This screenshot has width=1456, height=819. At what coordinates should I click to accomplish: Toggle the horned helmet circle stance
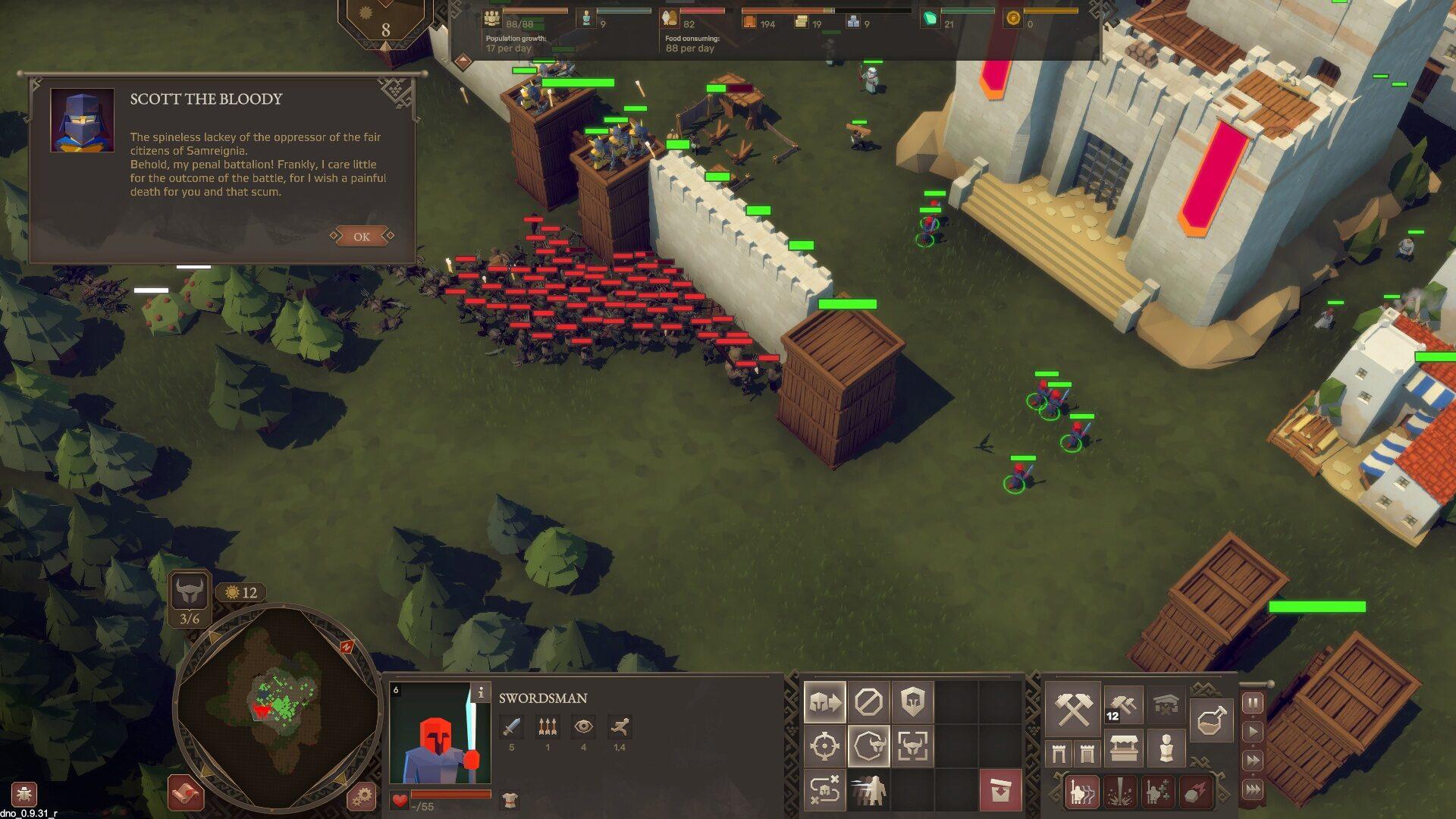coord(868,746)
